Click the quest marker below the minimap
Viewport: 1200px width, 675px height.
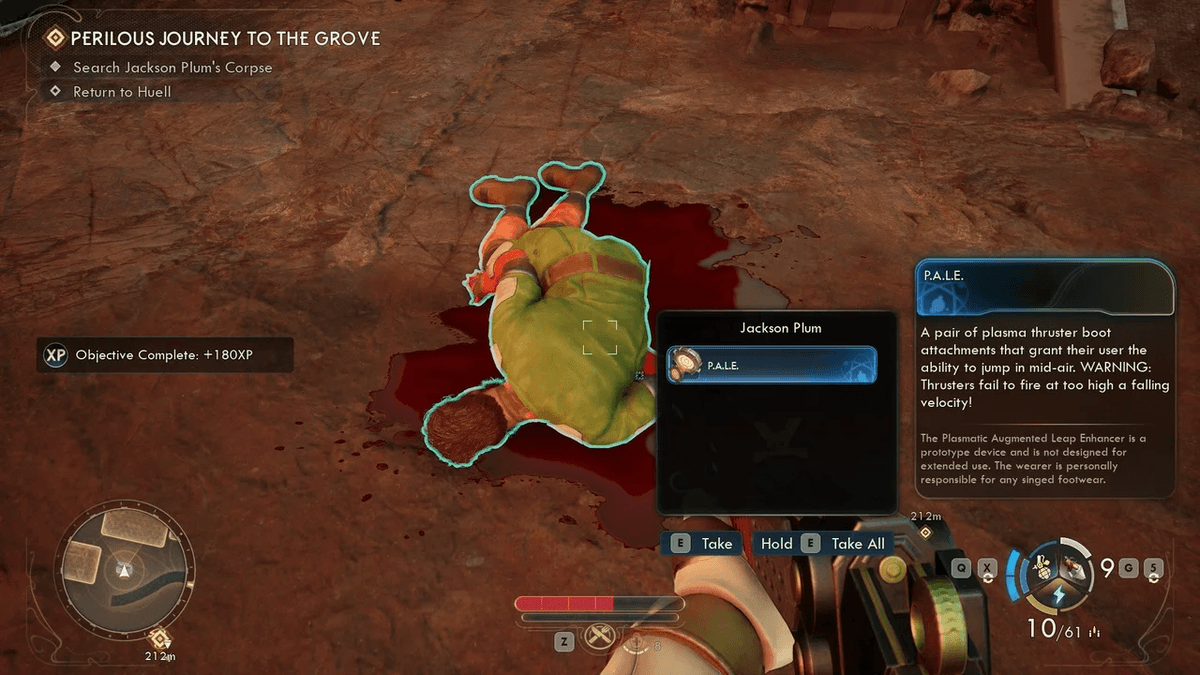[159, 638]
